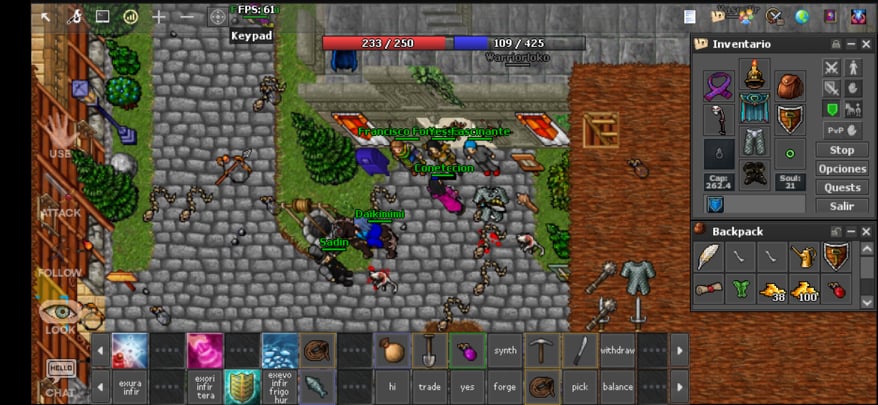Open the Opciones menu

point(842,169)
